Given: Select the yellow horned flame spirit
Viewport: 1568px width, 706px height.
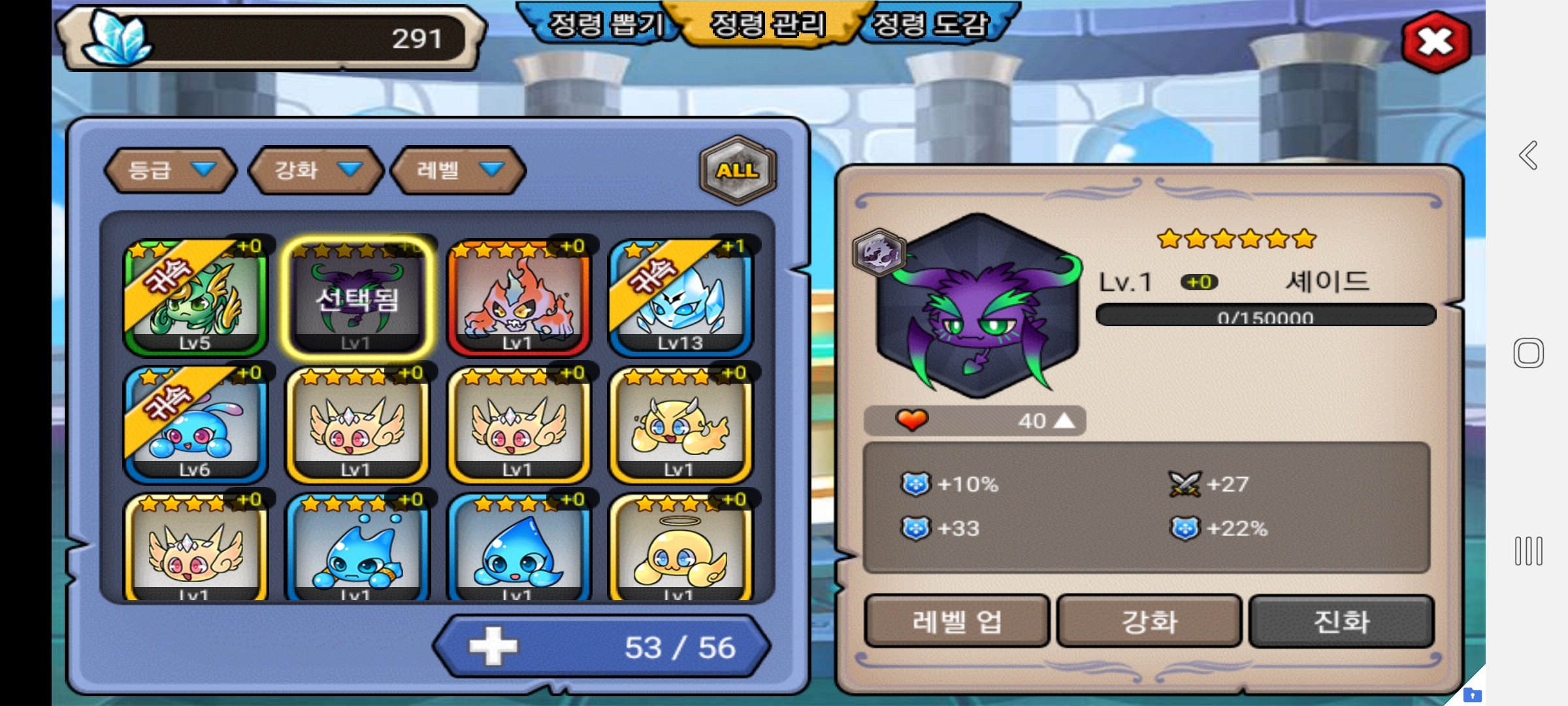Looking at the screenshot, I should pyautogui.click(x=680, y=425).
